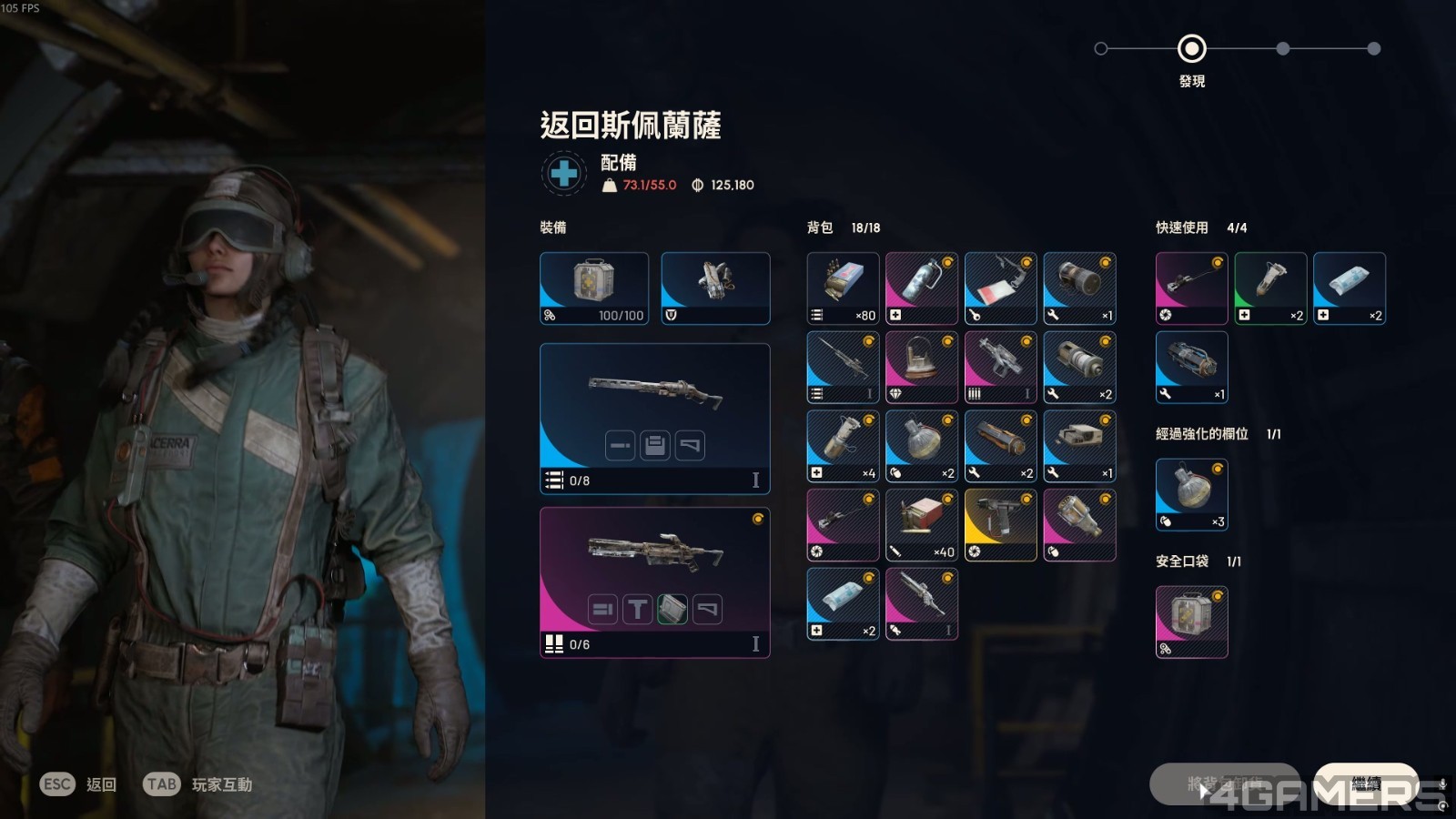Select the yellow legendary pistol-shaped item

pyautogui.click(x=1000, y=524)
